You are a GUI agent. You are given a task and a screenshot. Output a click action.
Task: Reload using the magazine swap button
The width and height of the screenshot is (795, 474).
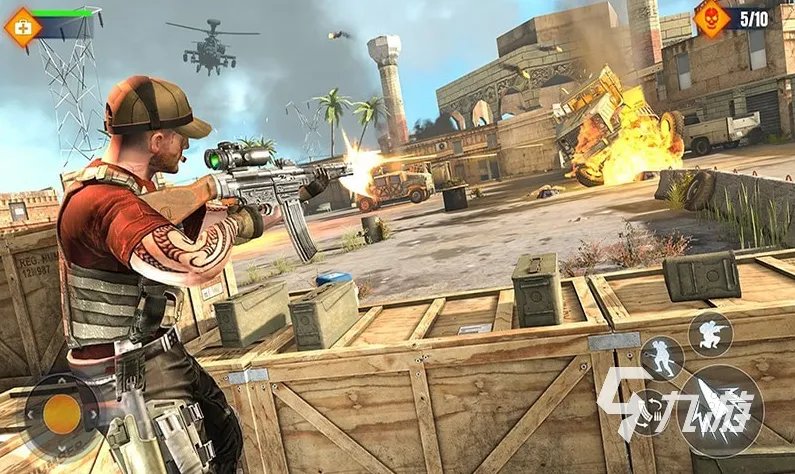652,410
